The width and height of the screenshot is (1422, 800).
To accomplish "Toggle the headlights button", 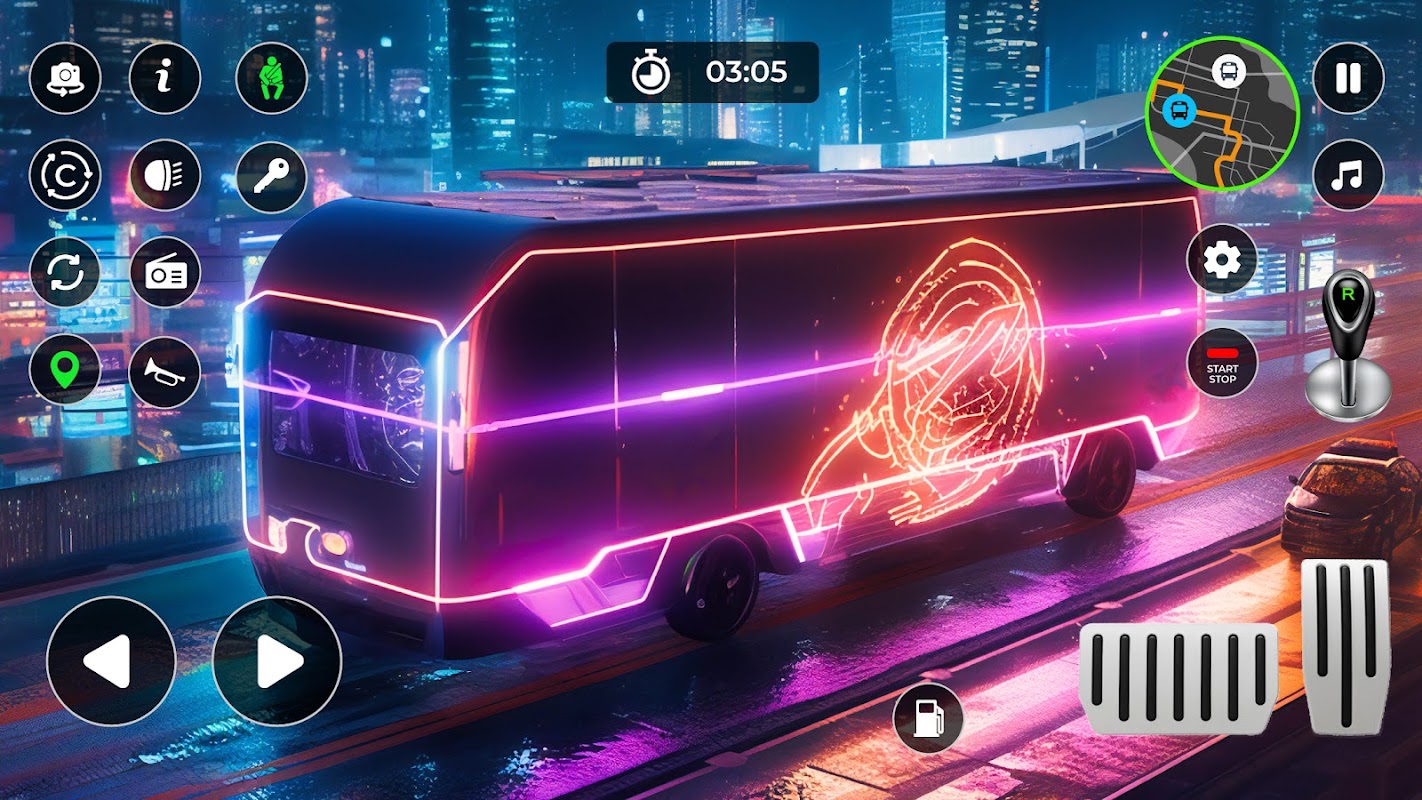I will pyautogui.click(x=165, y=175).
